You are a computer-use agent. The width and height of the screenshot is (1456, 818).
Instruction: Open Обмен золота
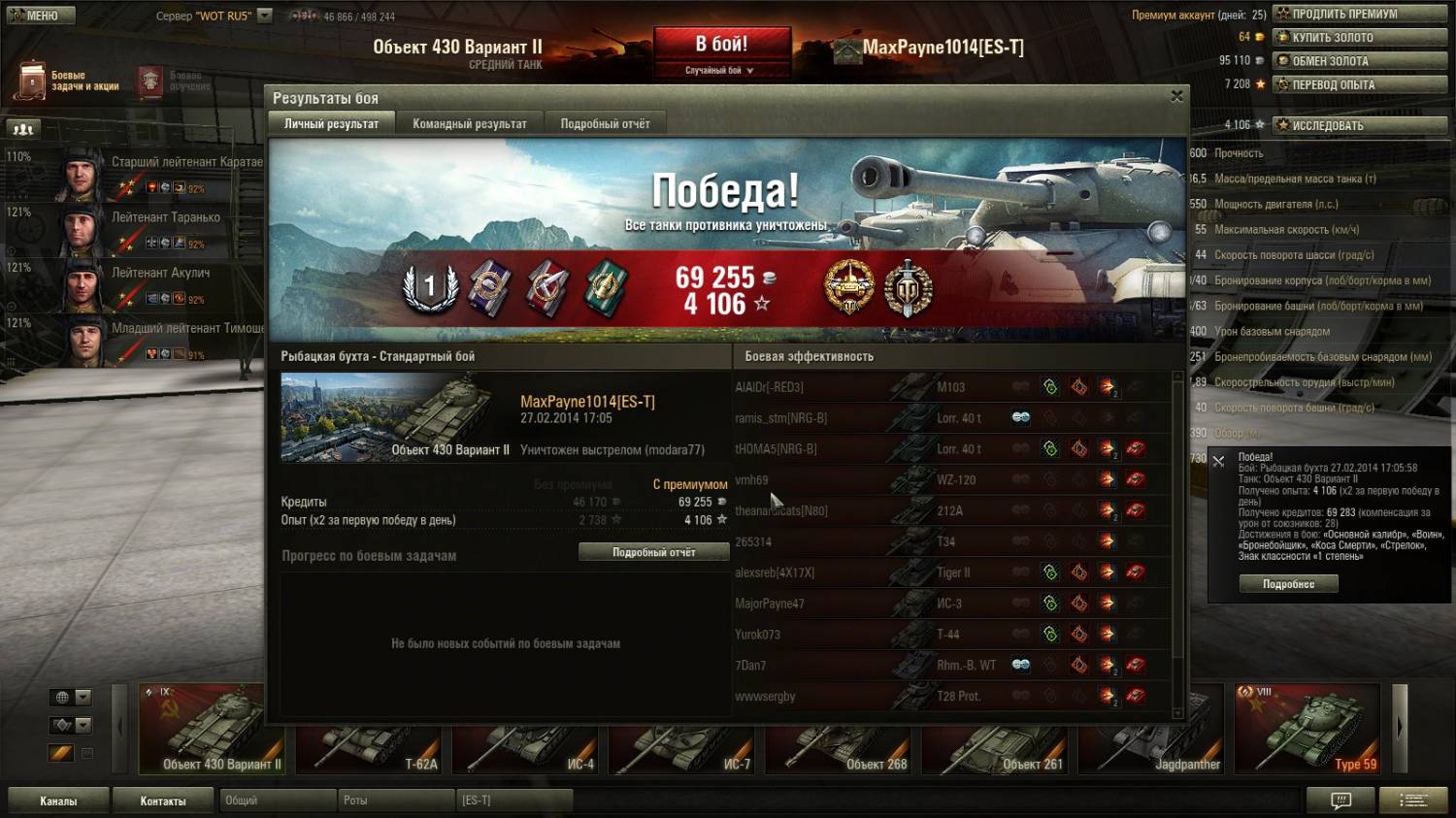[x=1361, y=60]
